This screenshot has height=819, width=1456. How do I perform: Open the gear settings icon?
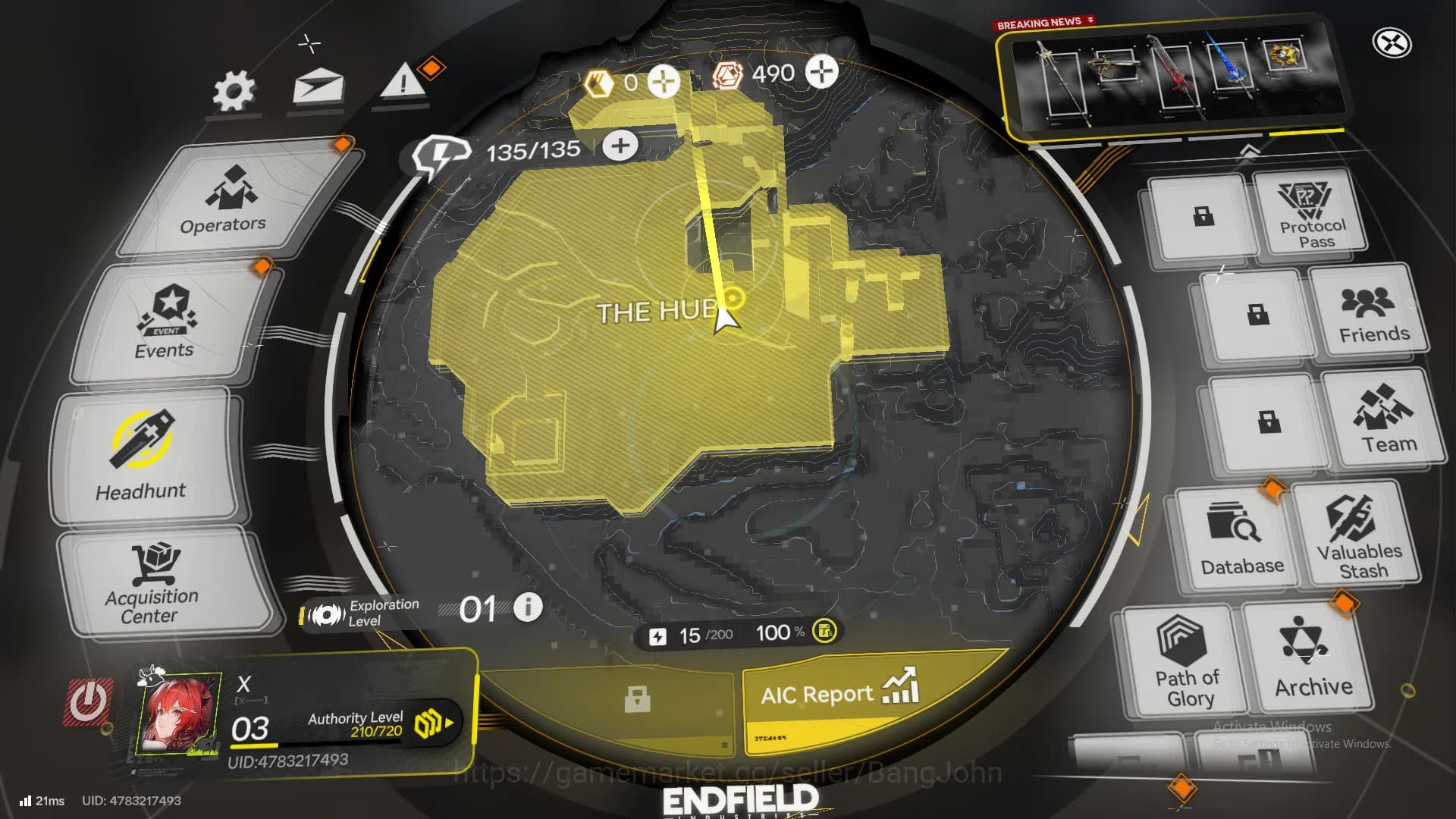pos(234,93)
